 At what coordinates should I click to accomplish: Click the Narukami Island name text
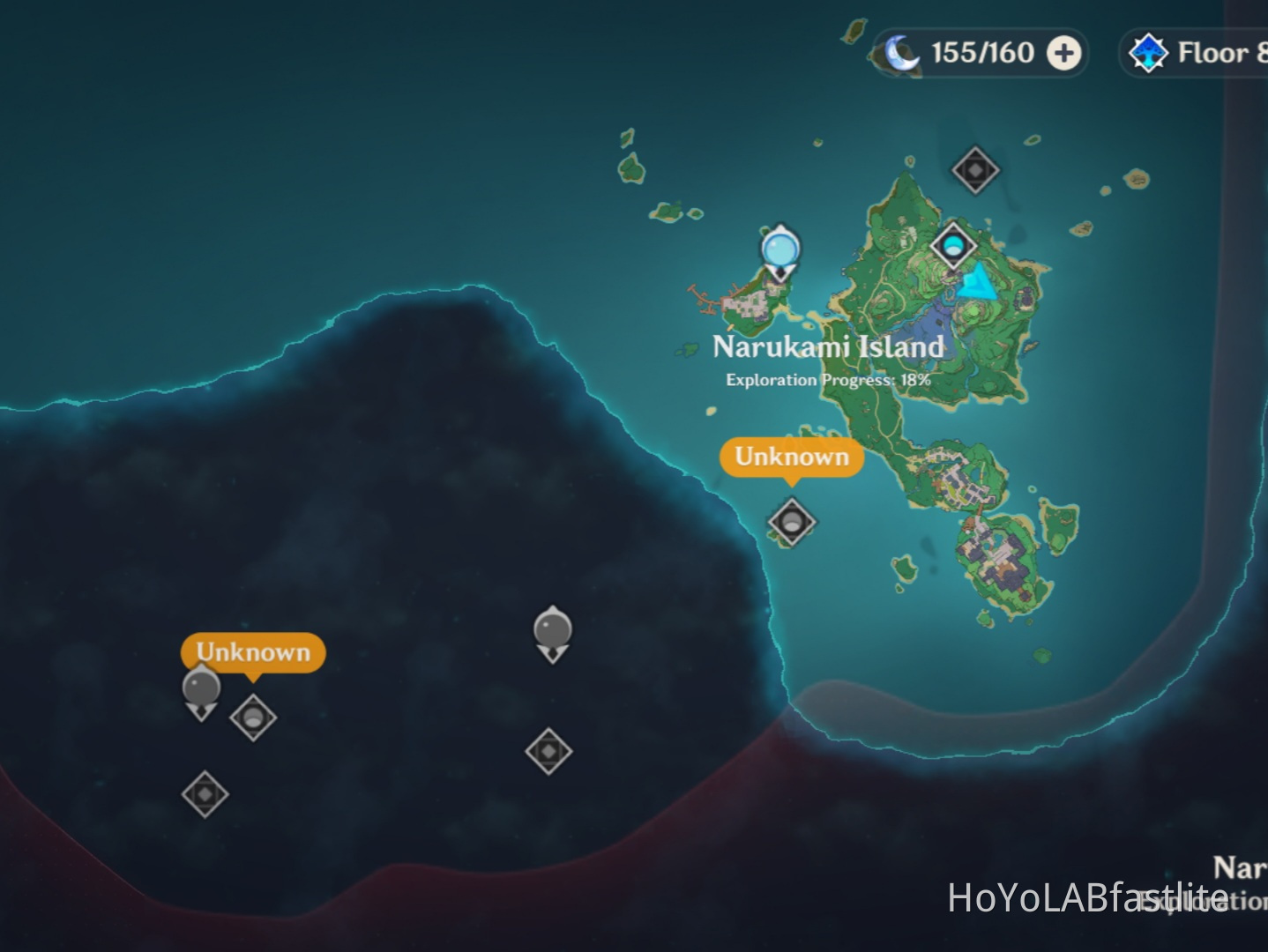(828, 347)
